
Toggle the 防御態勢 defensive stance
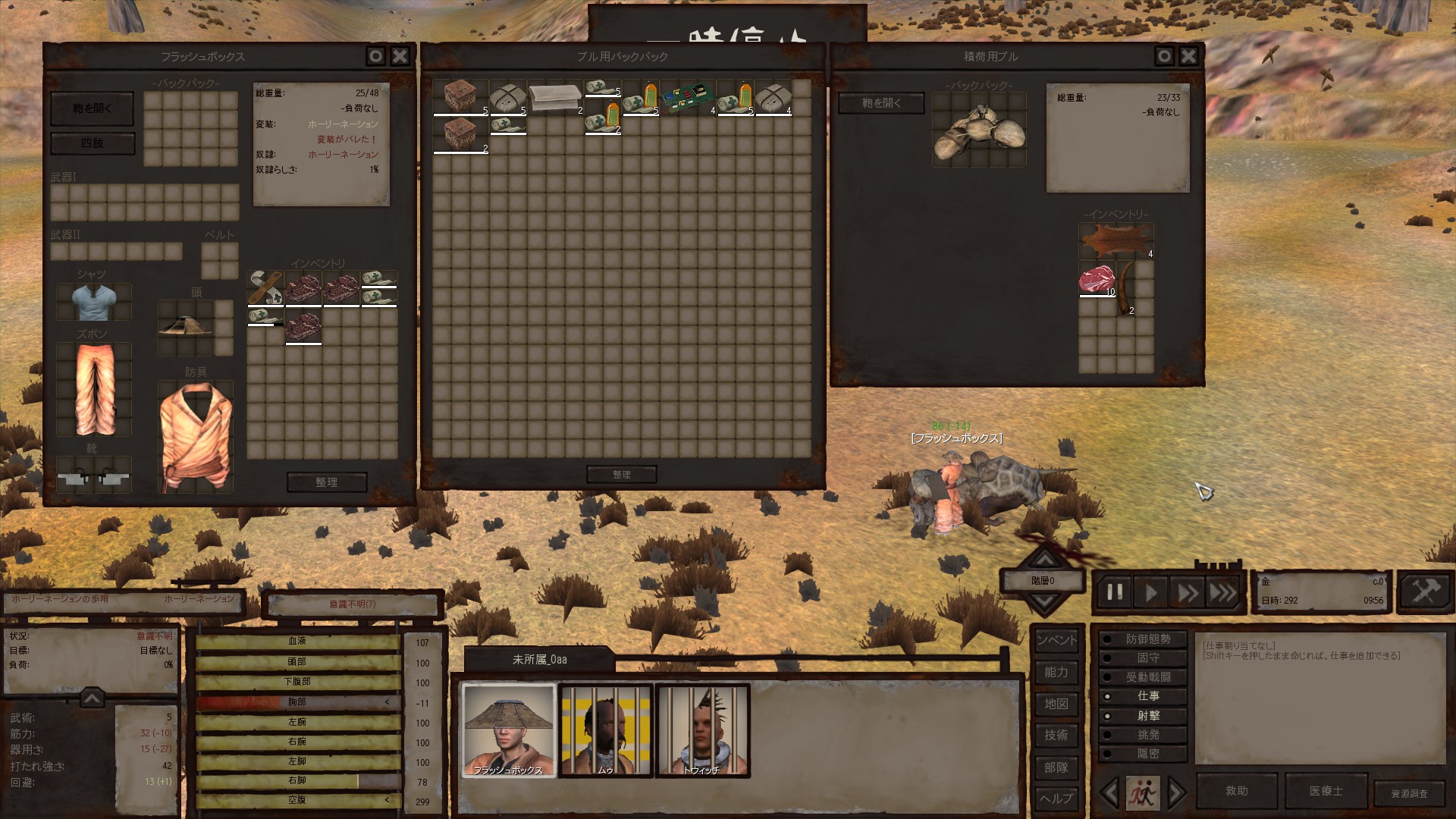pos(1147,639)
